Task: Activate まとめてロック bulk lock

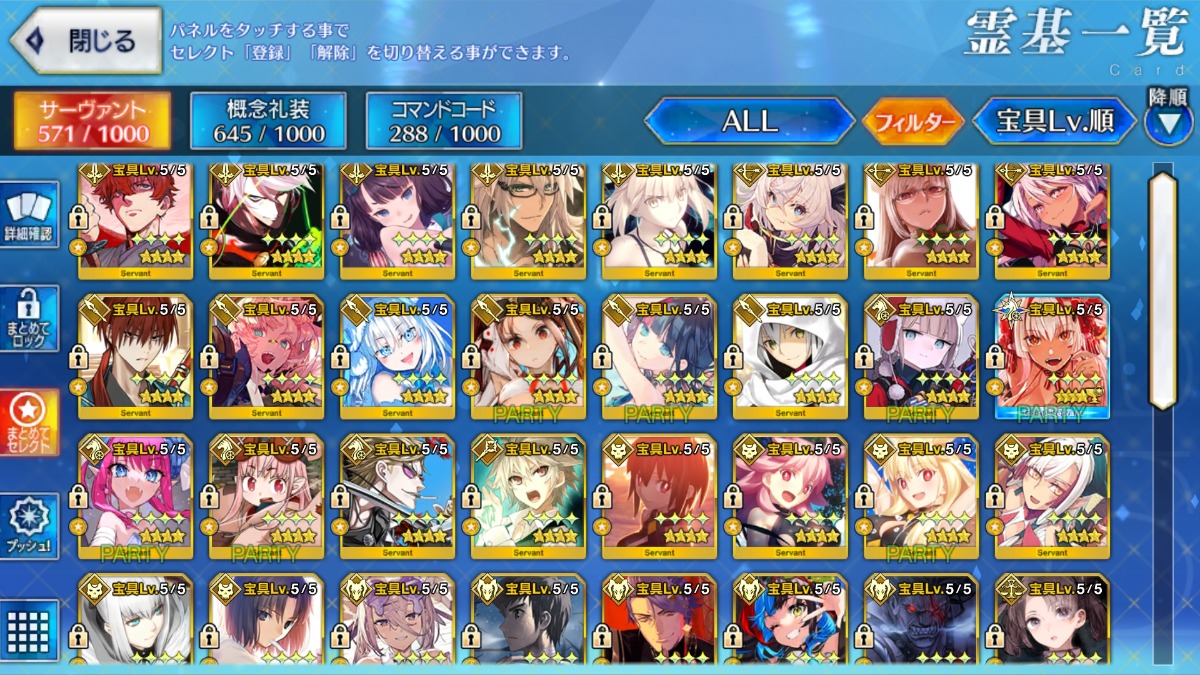Action: 28,319
